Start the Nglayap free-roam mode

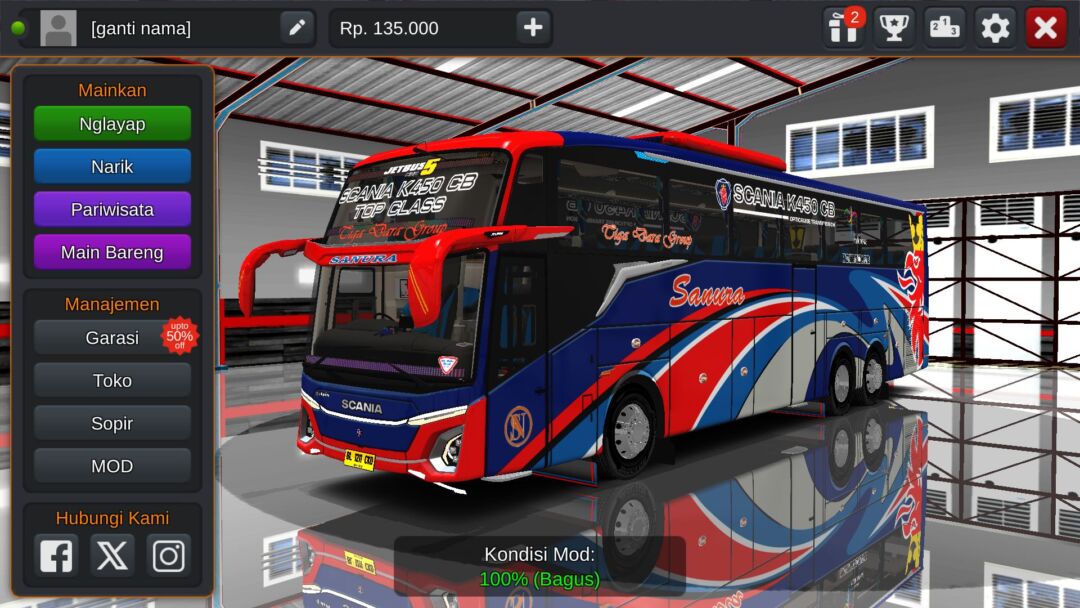pyautogui.click(x=112, y=124)
